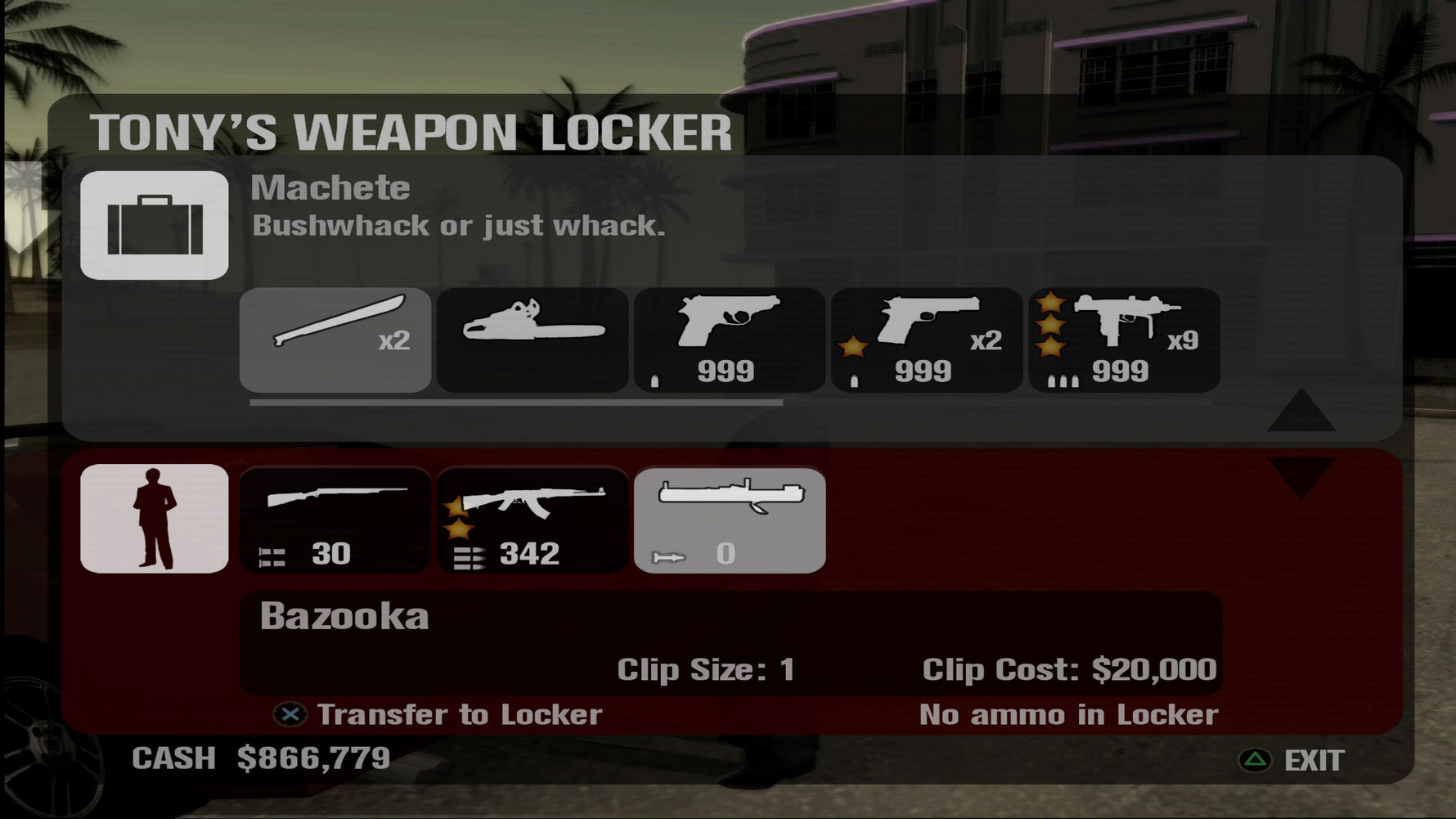Choose the chainsaw weapon slot
This screenshot has width=1456, height=819.
[533, 340]
